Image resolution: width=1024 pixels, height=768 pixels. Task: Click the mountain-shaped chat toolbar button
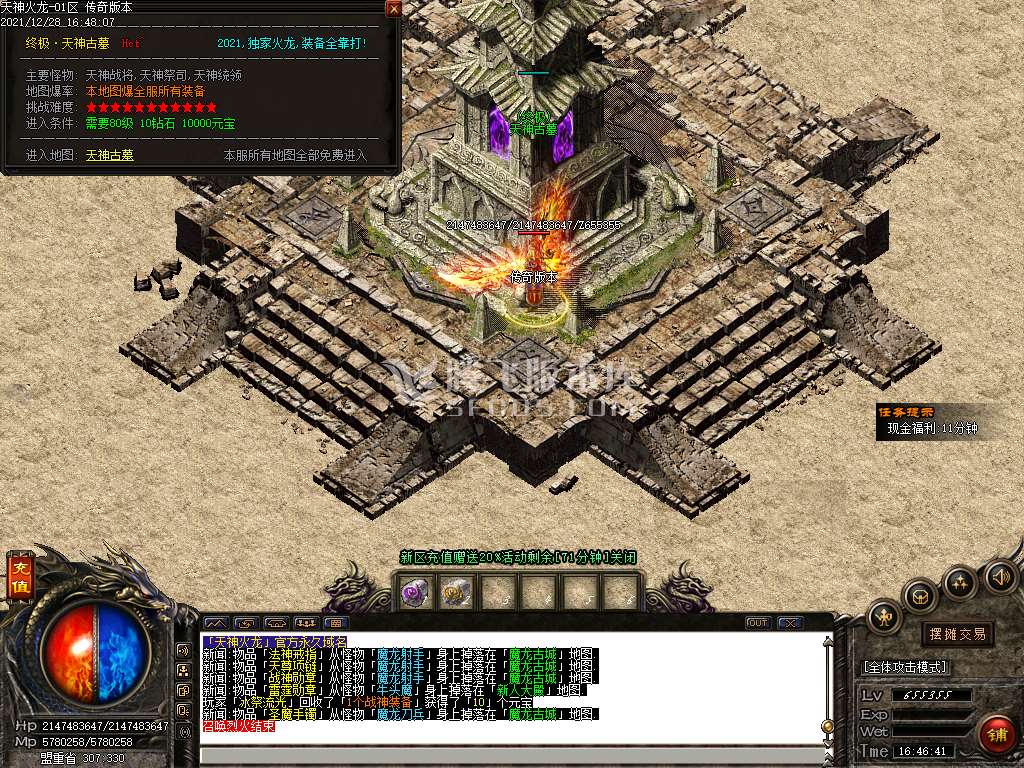tap(216, 623)
